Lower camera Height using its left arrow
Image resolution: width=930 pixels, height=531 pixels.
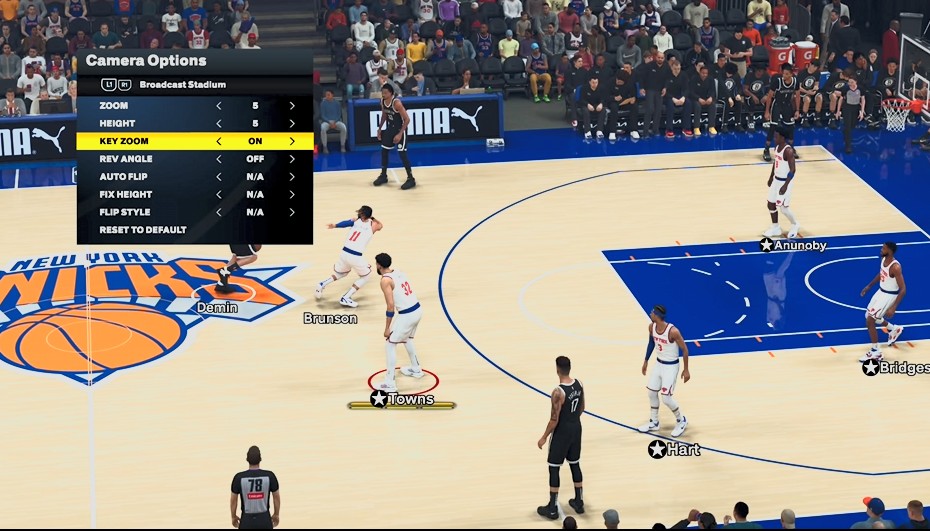point(219,123)
